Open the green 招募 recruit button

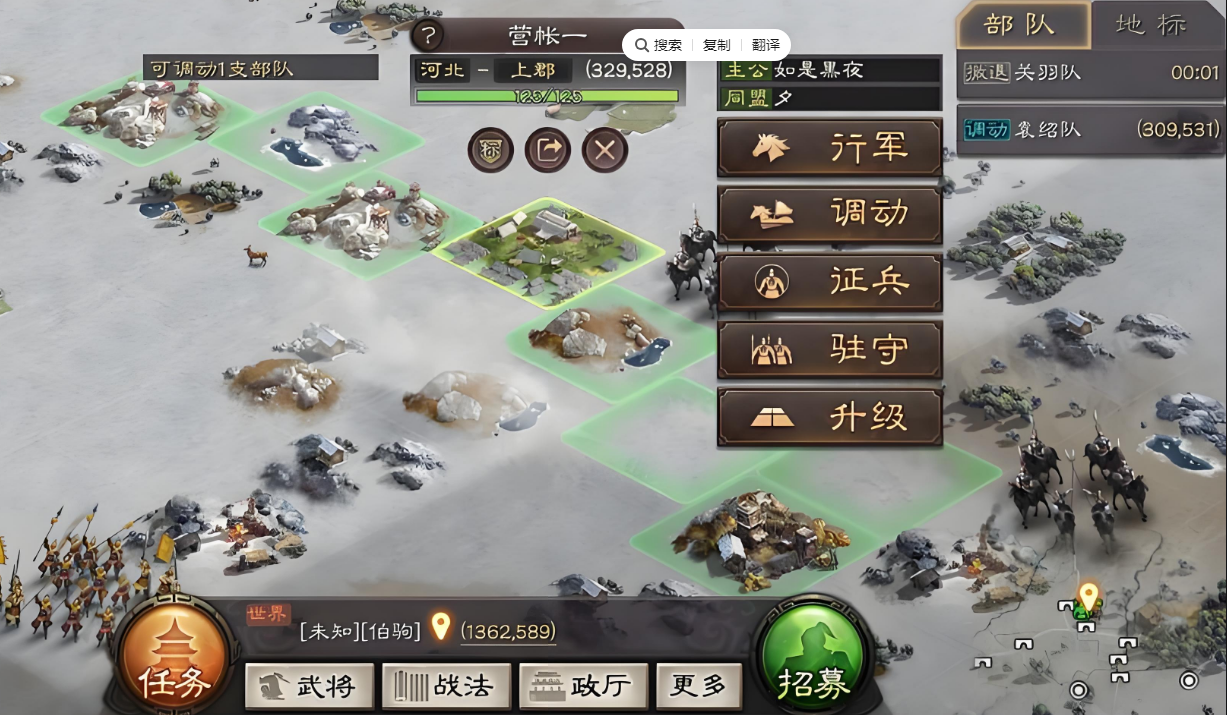coord(814,661)
